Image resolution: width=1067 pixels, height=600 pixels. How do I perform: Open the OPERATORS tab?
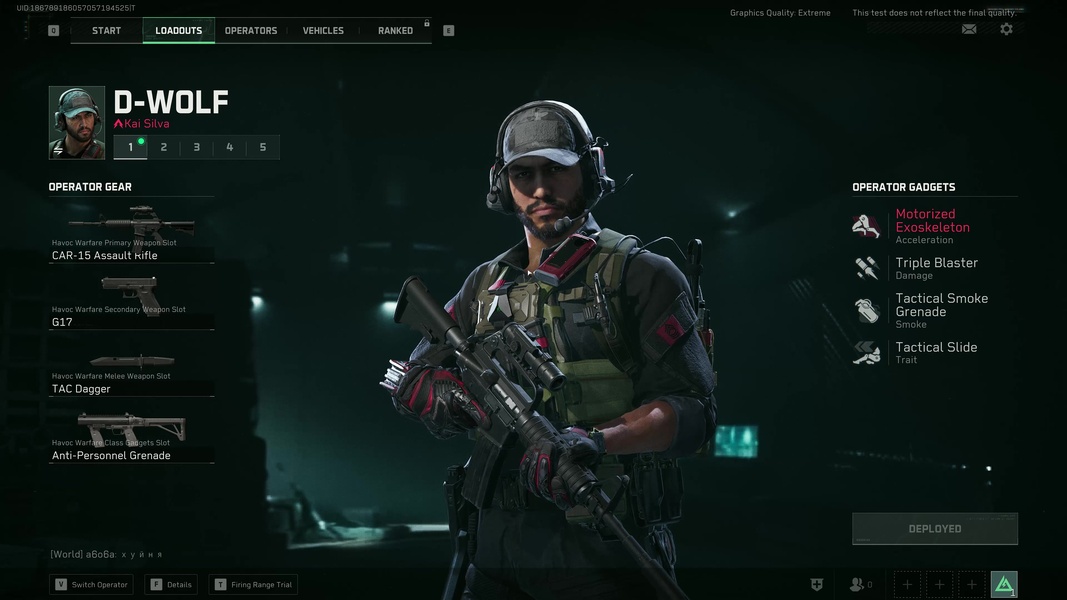coord(251,31)
